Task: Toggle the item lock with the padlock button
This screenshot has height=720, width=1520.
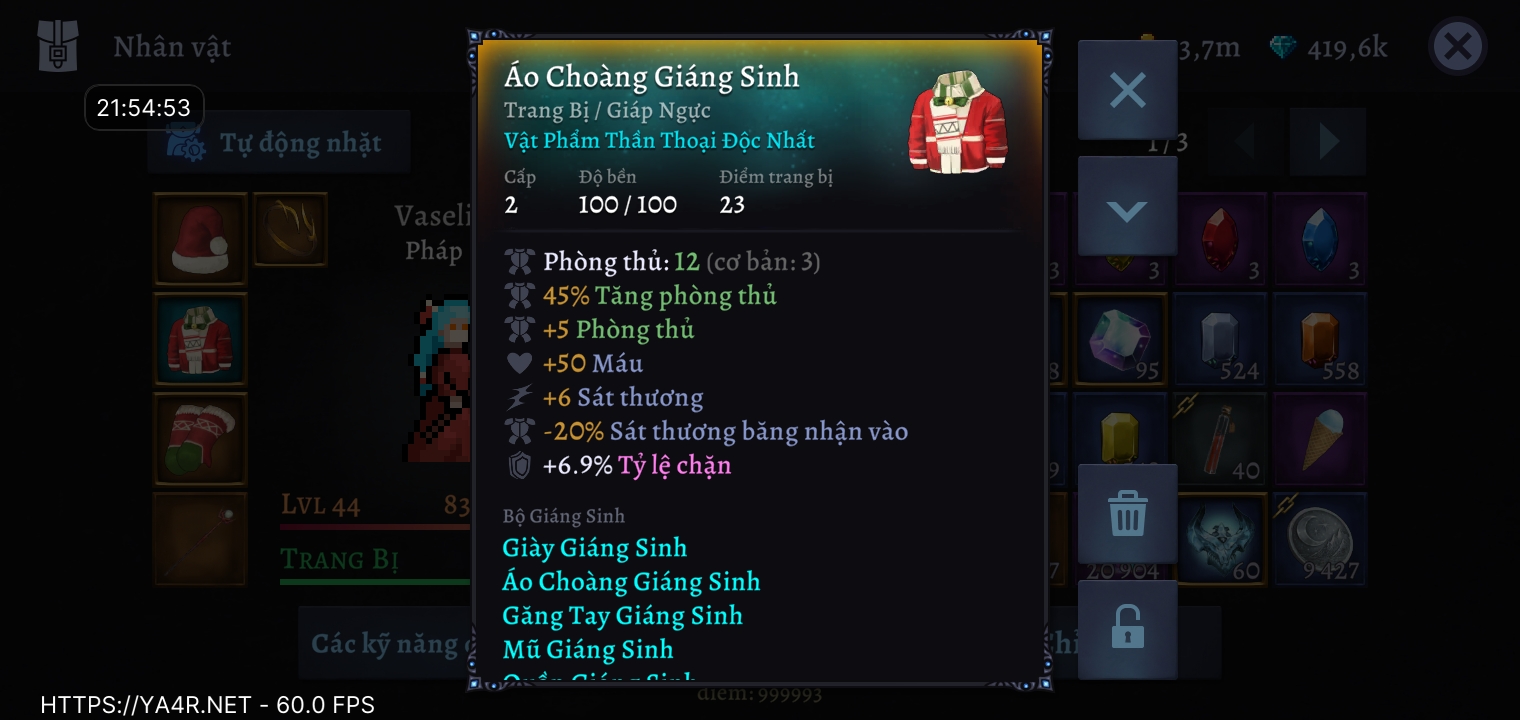Action: [x=1127, y=629]
